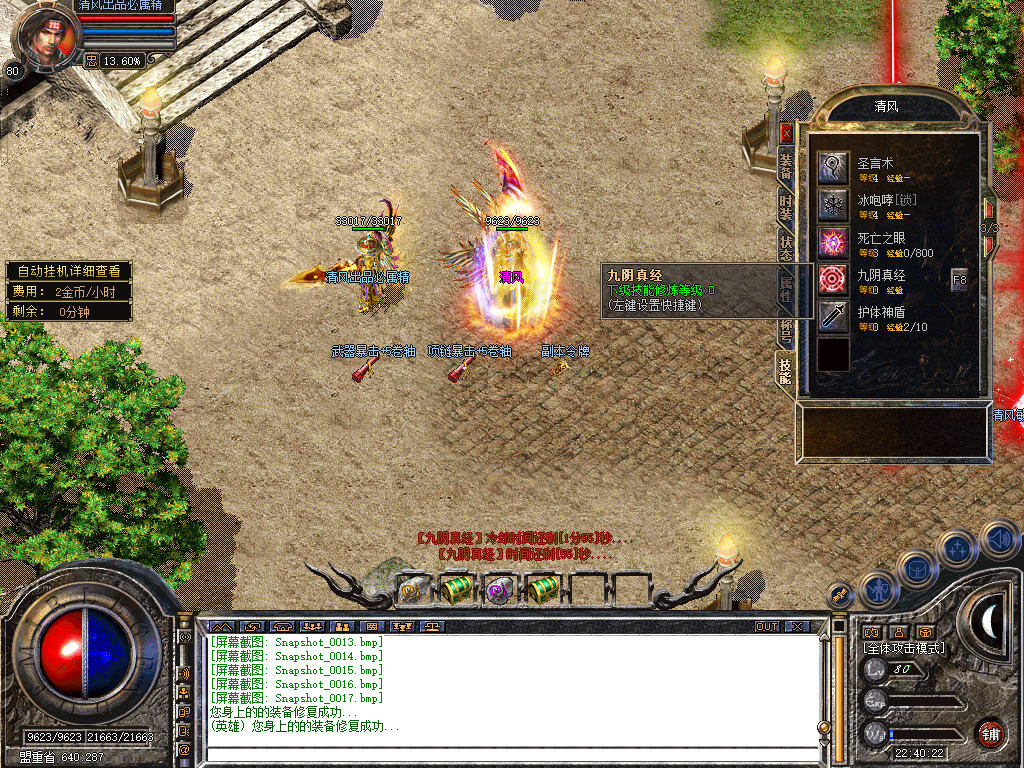This screenshot has height=768, width=1024.
Task: Select the 圣言术 skill icon
Action: [x=833, y=167]
